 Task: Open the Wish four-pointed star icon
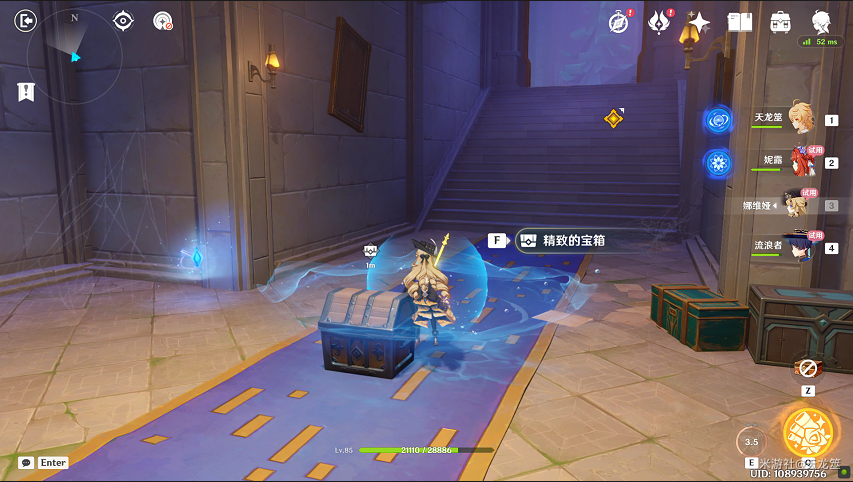[699, 22]
